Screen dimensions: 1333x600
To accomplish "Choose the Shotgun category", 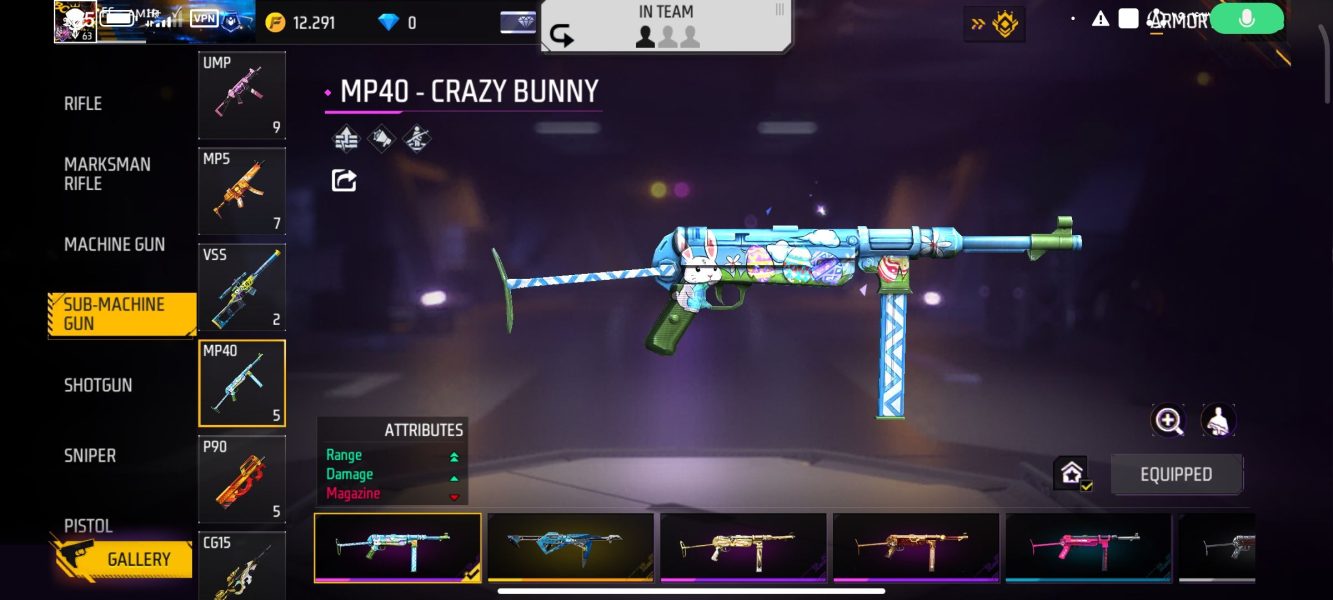I will click(x=98, y=385).
